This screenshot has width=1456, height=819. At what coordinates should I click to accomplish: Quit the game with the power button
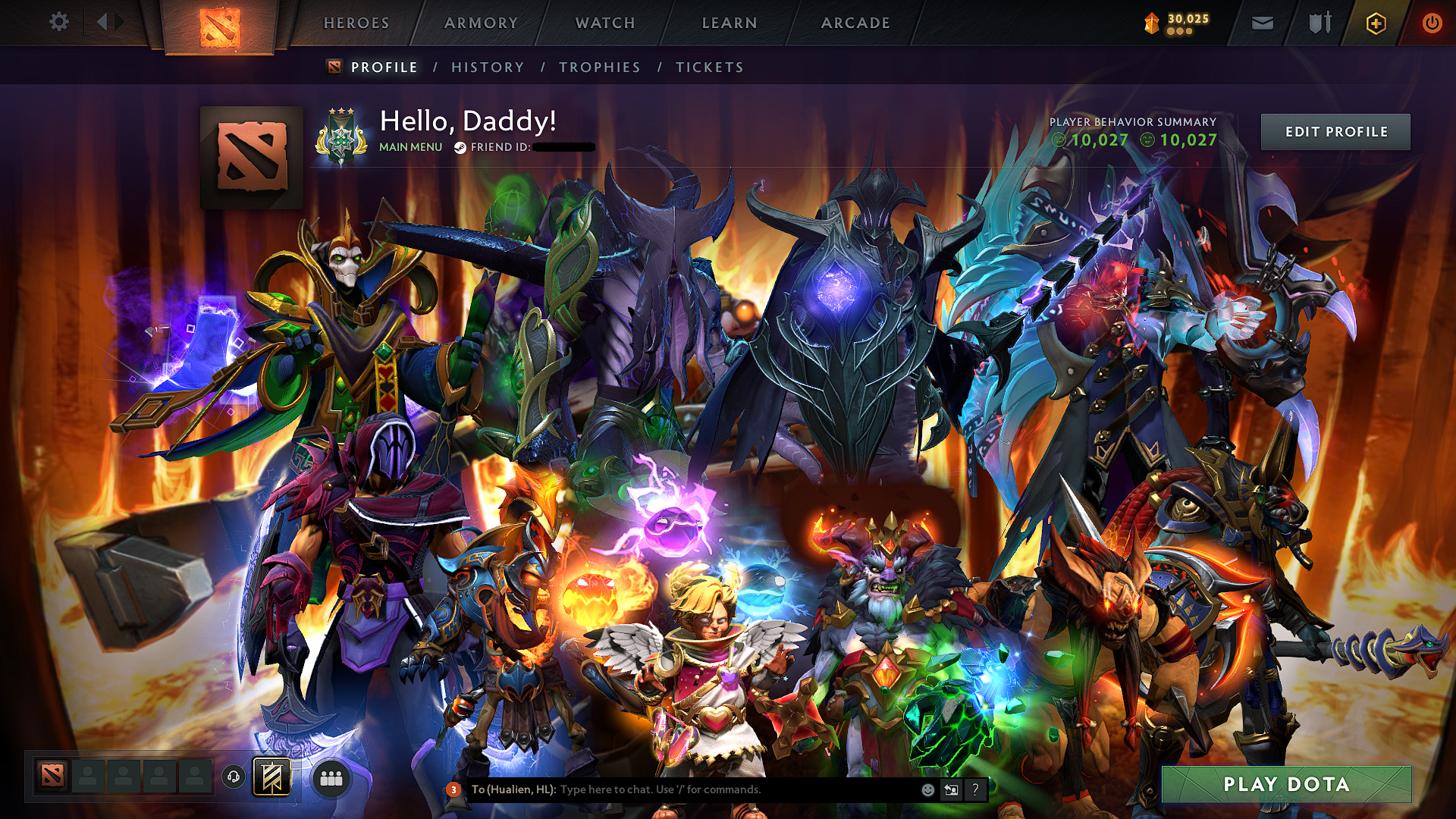[x=1432, y=24]
